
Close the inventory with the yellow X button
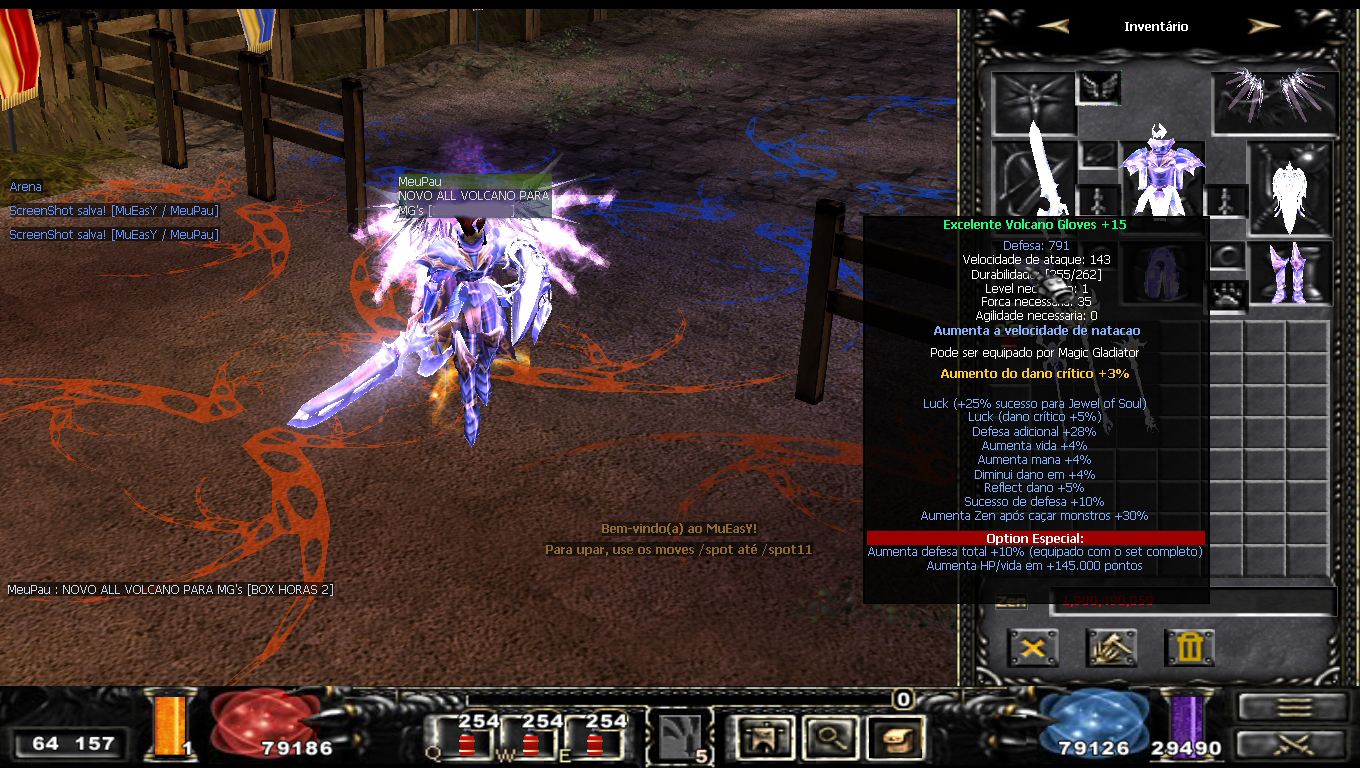click(1033, 648)
